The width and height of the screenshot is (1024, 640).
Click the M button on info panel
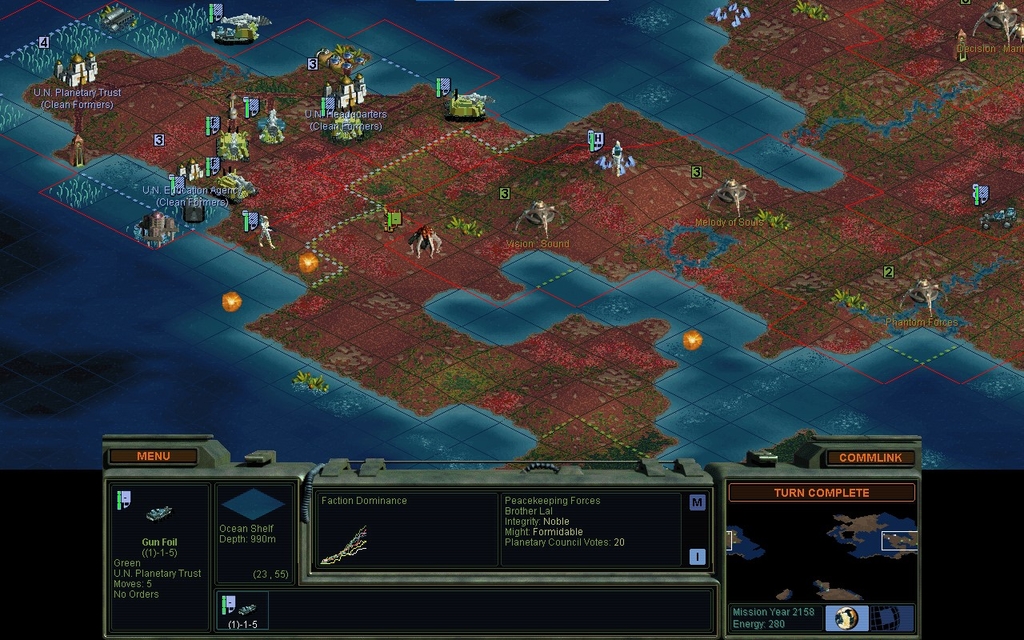697,503
